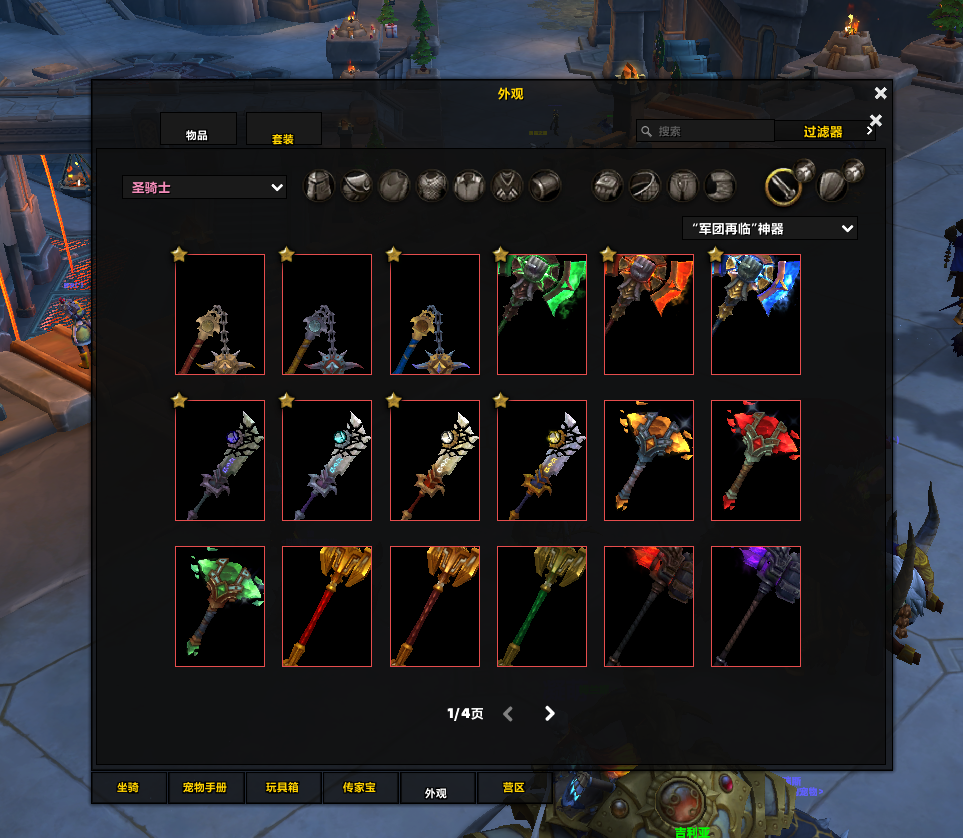Viewport: 963px width, 838px height.
Task: Switch to the 套装 sets tab
Action: tap(283, 131)
